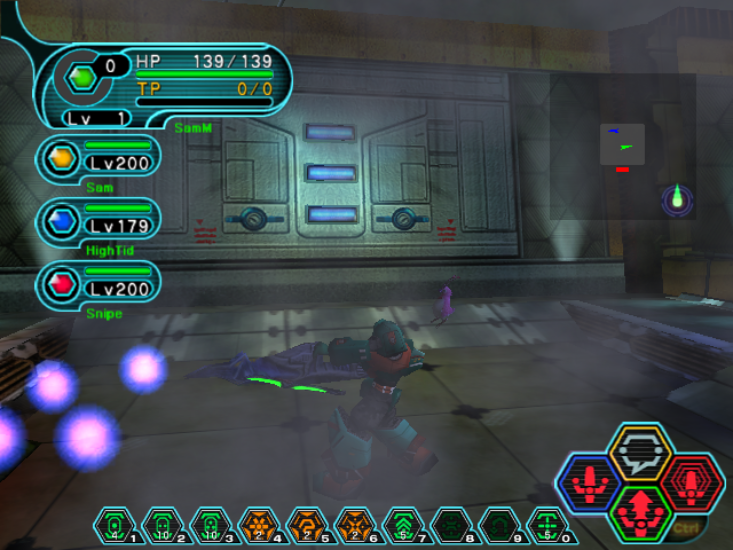This screenshot has width=733, height=550.
Task: Use the item in hotbar slot 1
Action: pyautogui.click(x=114, y=524)
